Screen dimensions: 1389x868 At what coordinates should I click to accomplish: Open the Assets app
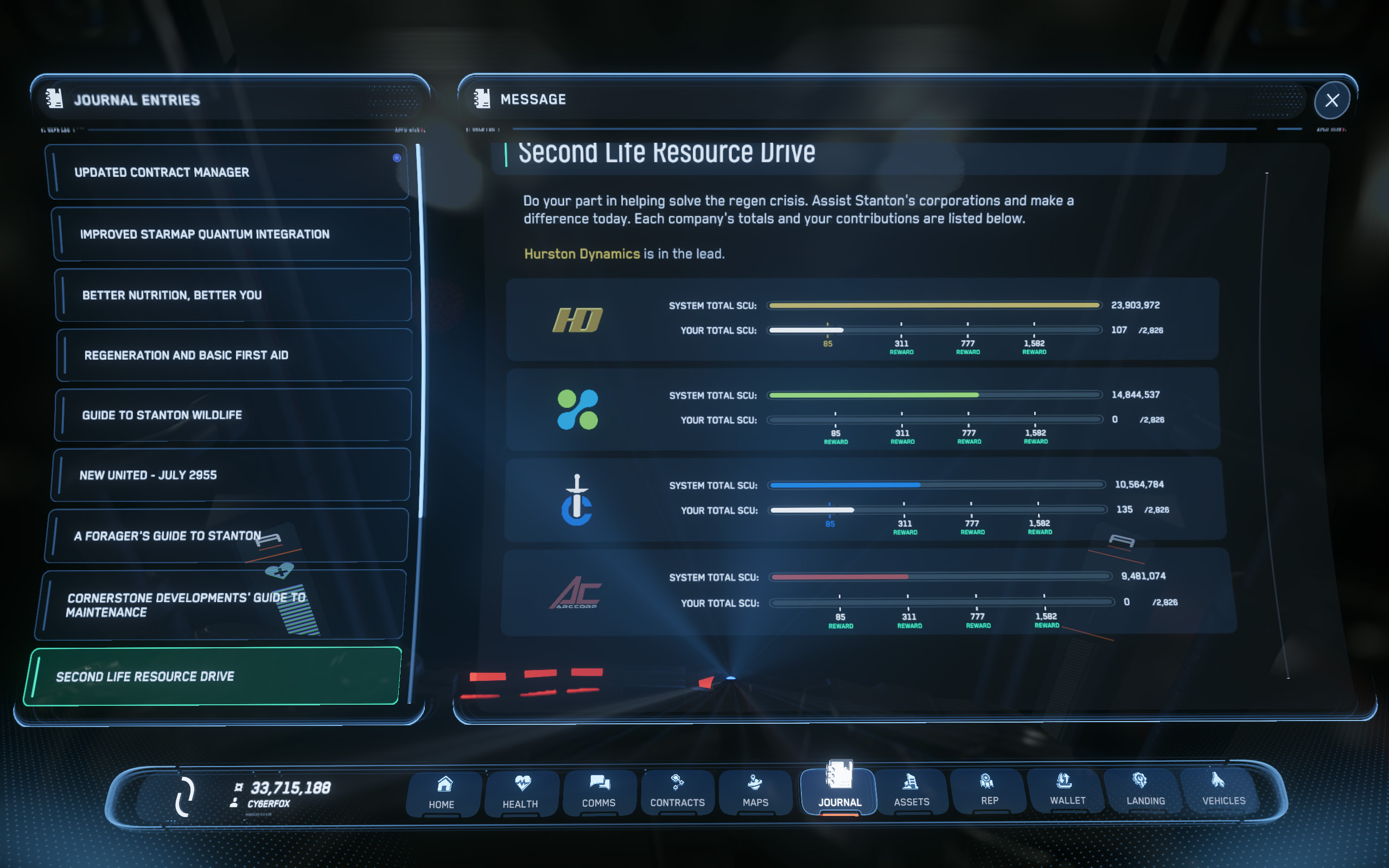point(912,794)
